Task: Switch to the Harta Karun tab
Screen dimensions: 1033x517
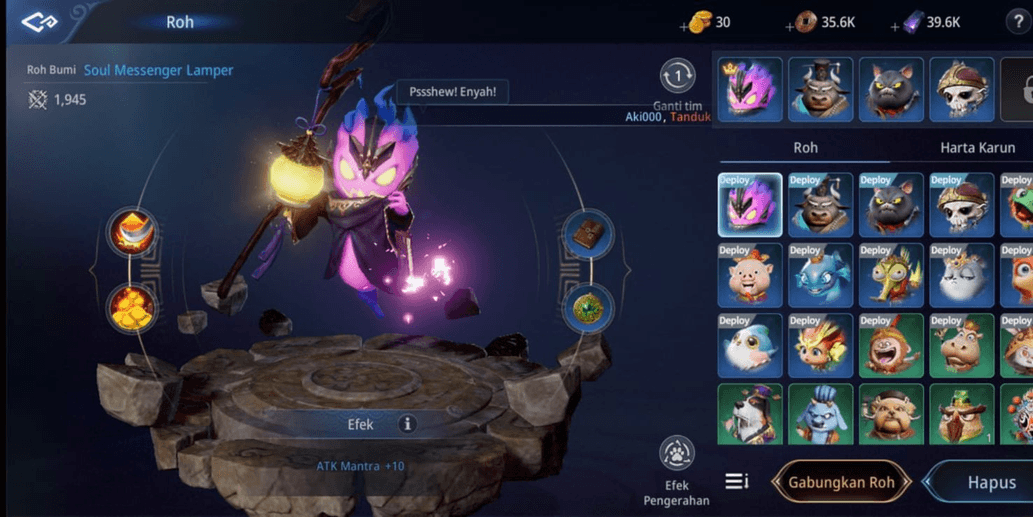Action: pyautogui.click(x=976, y=147)
